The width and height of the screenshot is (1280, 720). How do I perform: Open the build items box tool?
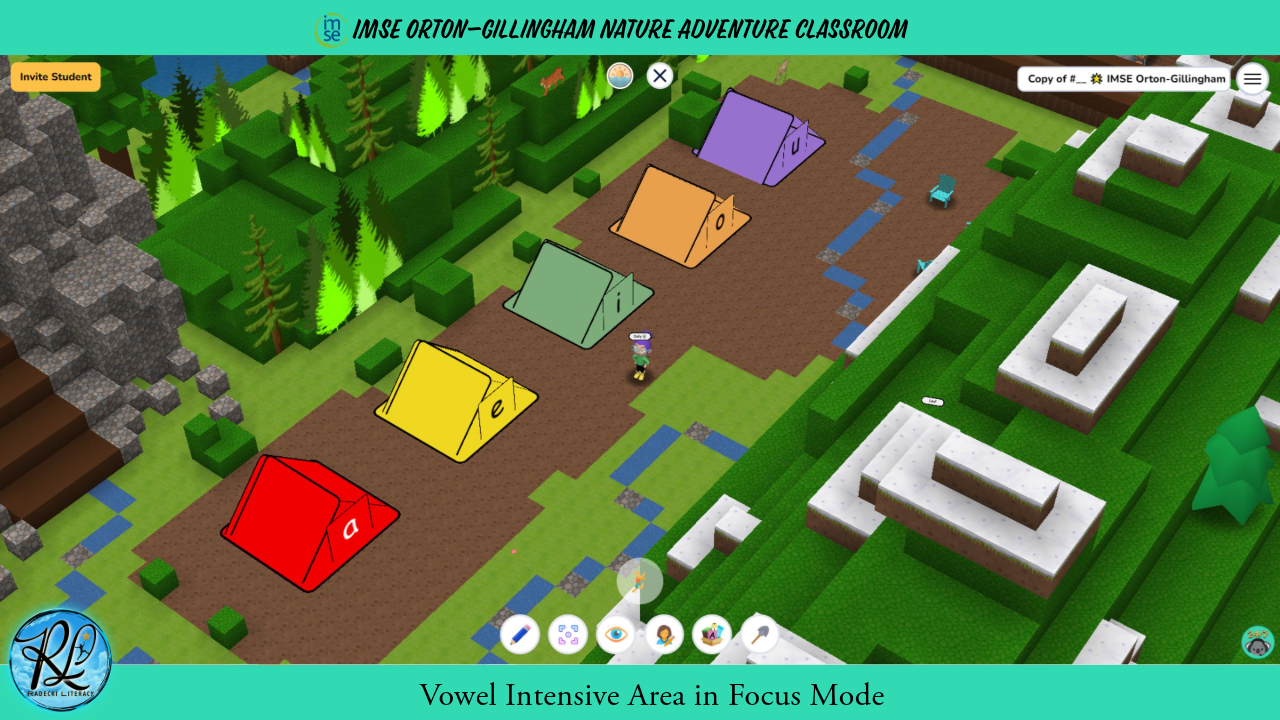pyautogui.click(x=711, y=634)
